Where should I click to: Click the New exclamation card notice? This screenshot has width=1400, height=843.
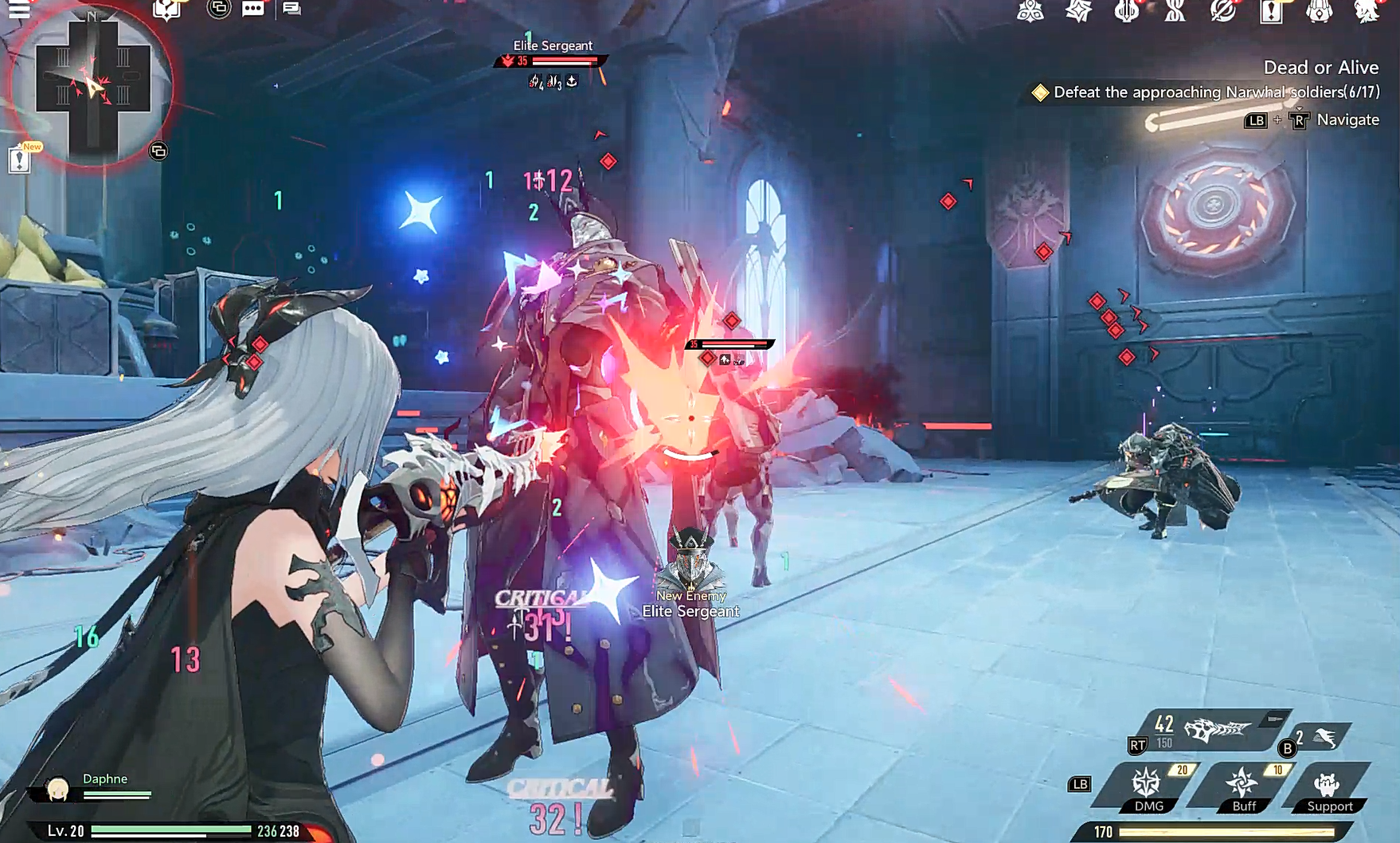(x=20, y=159)
